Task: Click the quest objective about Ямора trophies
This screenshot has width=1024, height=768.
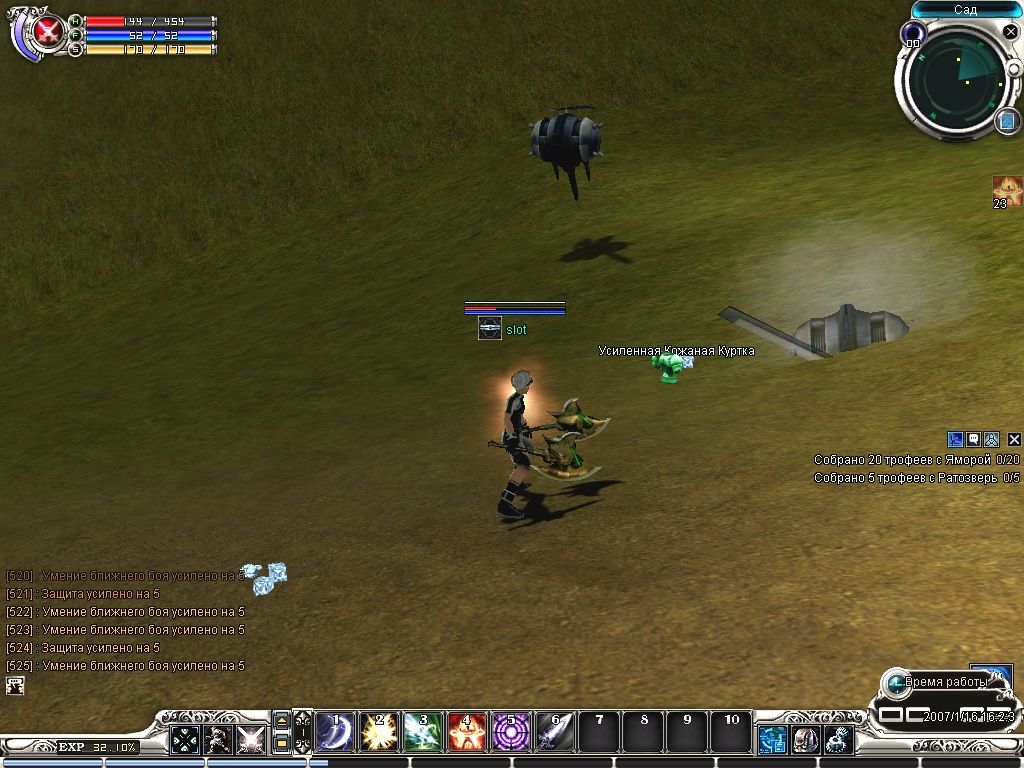Action: click(x=916, y=460)
